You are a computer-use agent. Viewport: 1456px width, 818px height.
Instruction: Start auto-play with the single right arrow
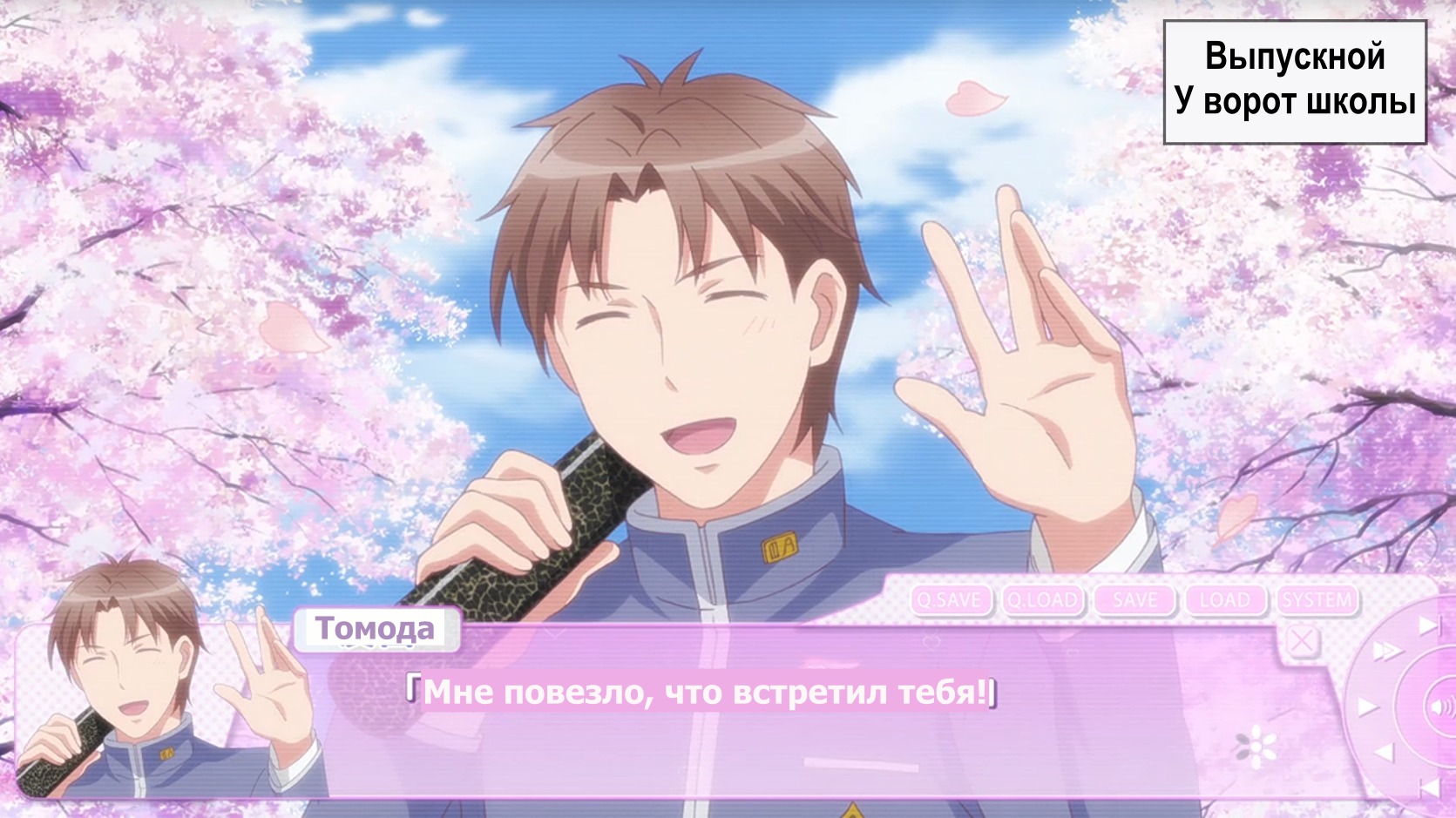1366,706
